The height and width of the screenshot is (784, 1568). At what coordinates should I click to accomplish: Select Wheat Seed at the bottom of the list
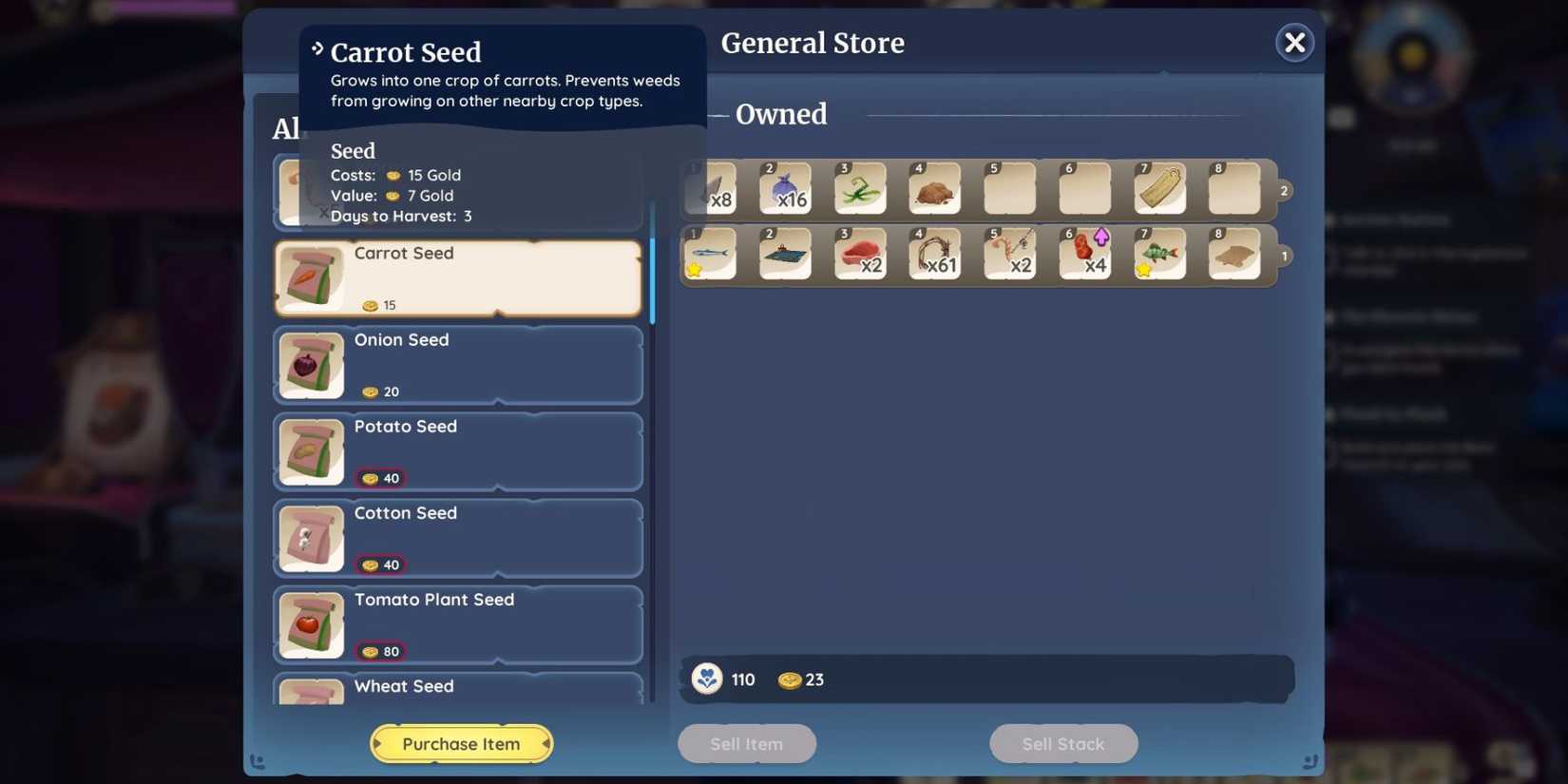click(458, 688)
